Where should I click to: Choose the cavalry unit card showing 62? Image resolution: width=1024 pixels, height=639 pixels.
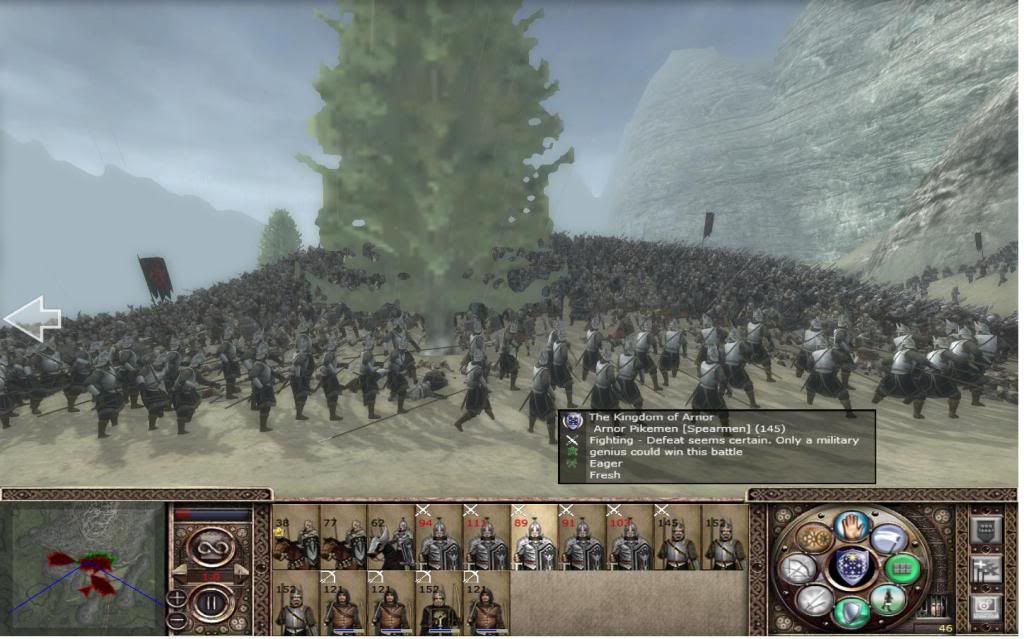(x=391, y=536)
